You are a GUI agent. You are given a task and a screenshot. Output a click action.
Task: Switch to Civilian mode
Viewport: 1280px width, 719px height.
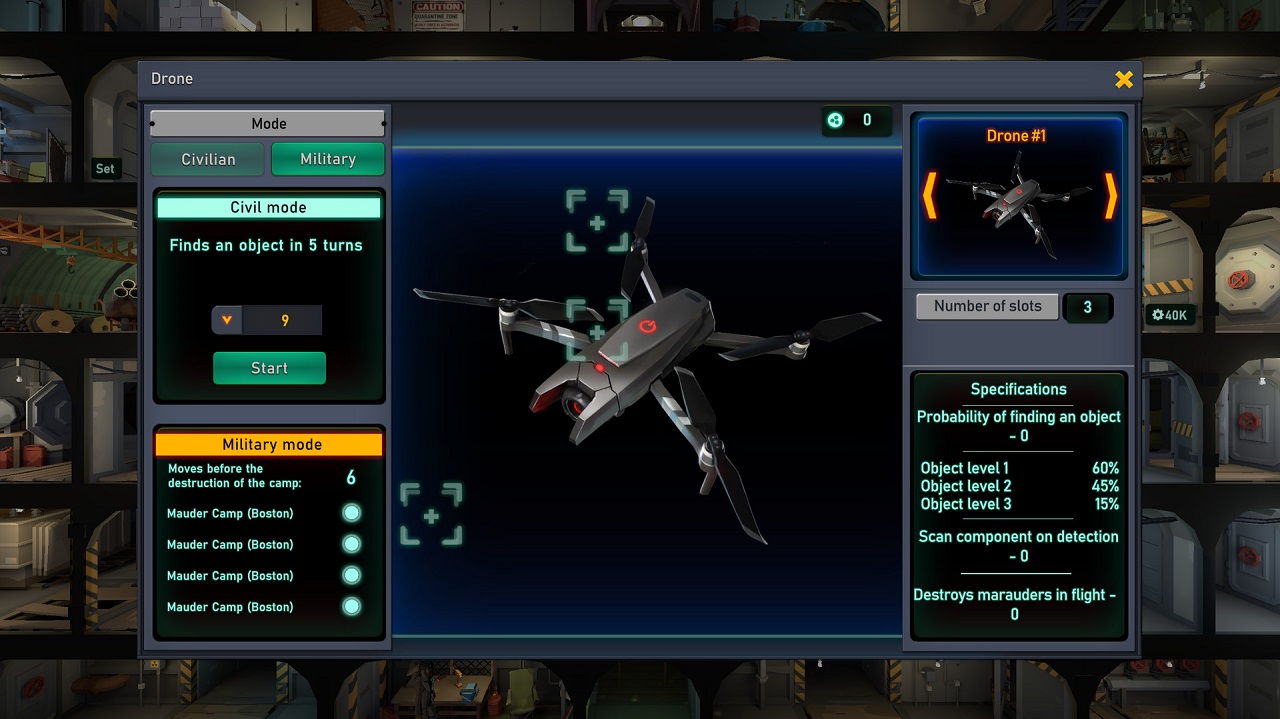coord(208,159)
